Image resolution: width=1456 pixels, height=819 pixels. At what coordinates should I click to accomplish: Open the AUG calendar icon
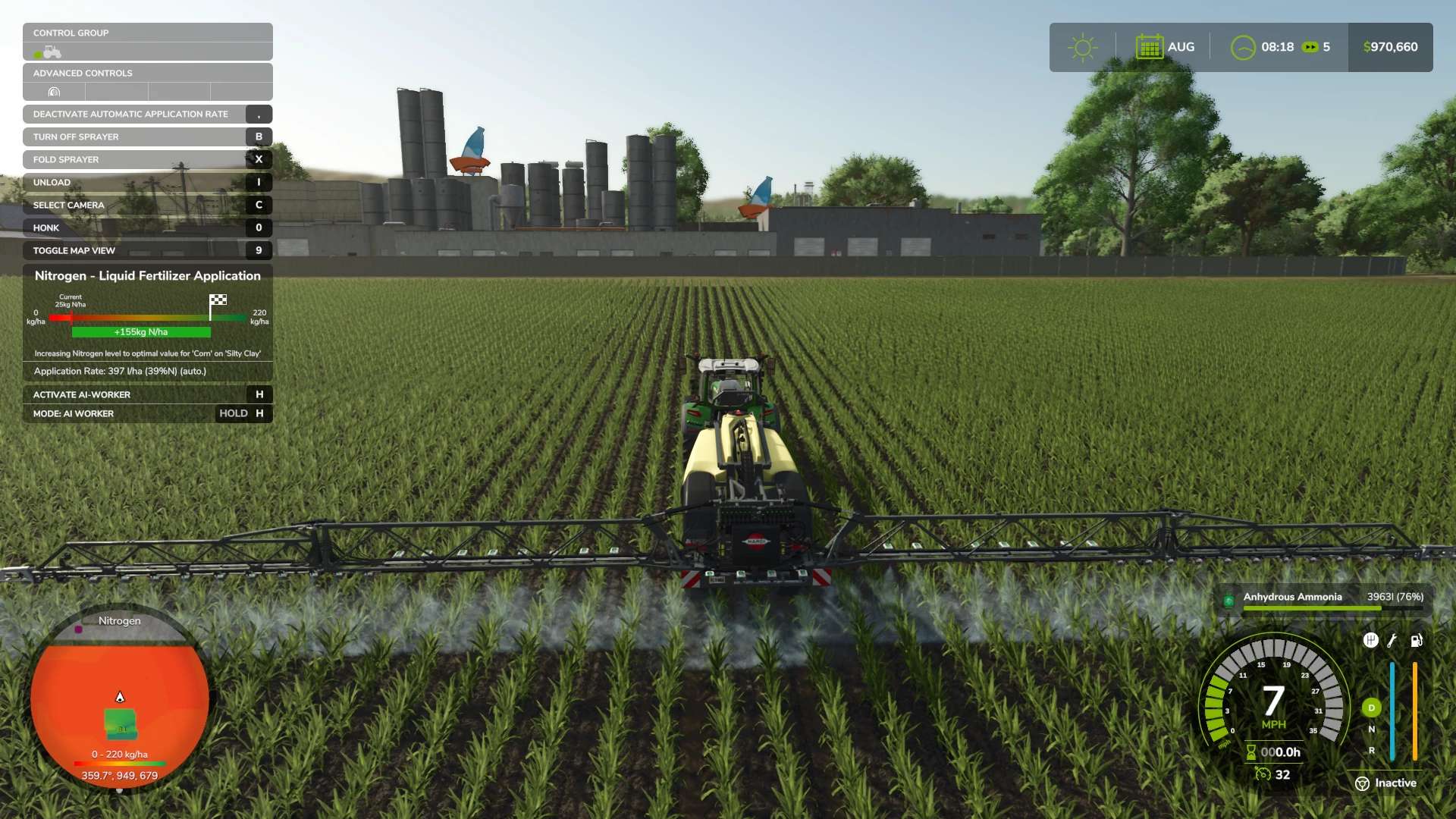(x=1149, y=47)
